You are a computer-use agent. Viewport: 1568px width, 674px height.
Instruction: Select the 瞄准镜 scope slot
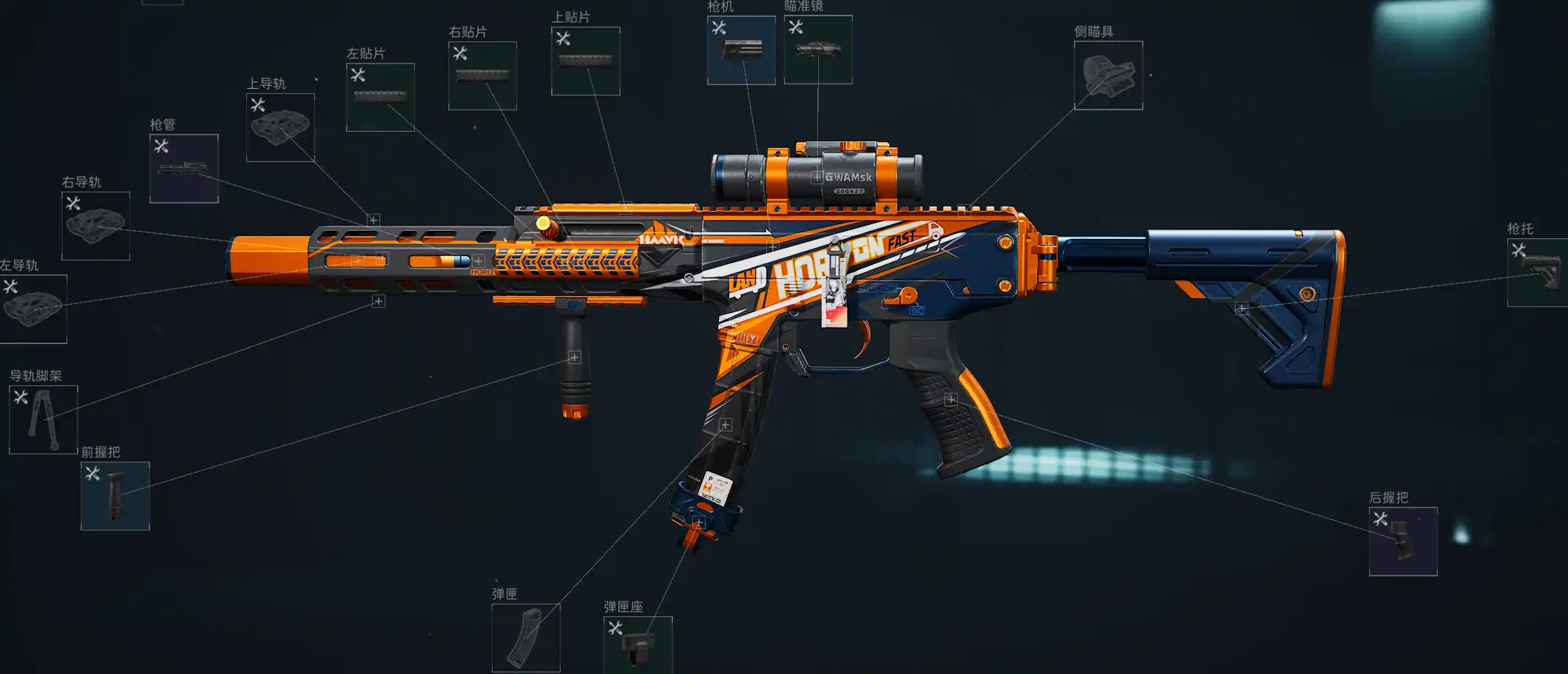click(x=818, y=50)
